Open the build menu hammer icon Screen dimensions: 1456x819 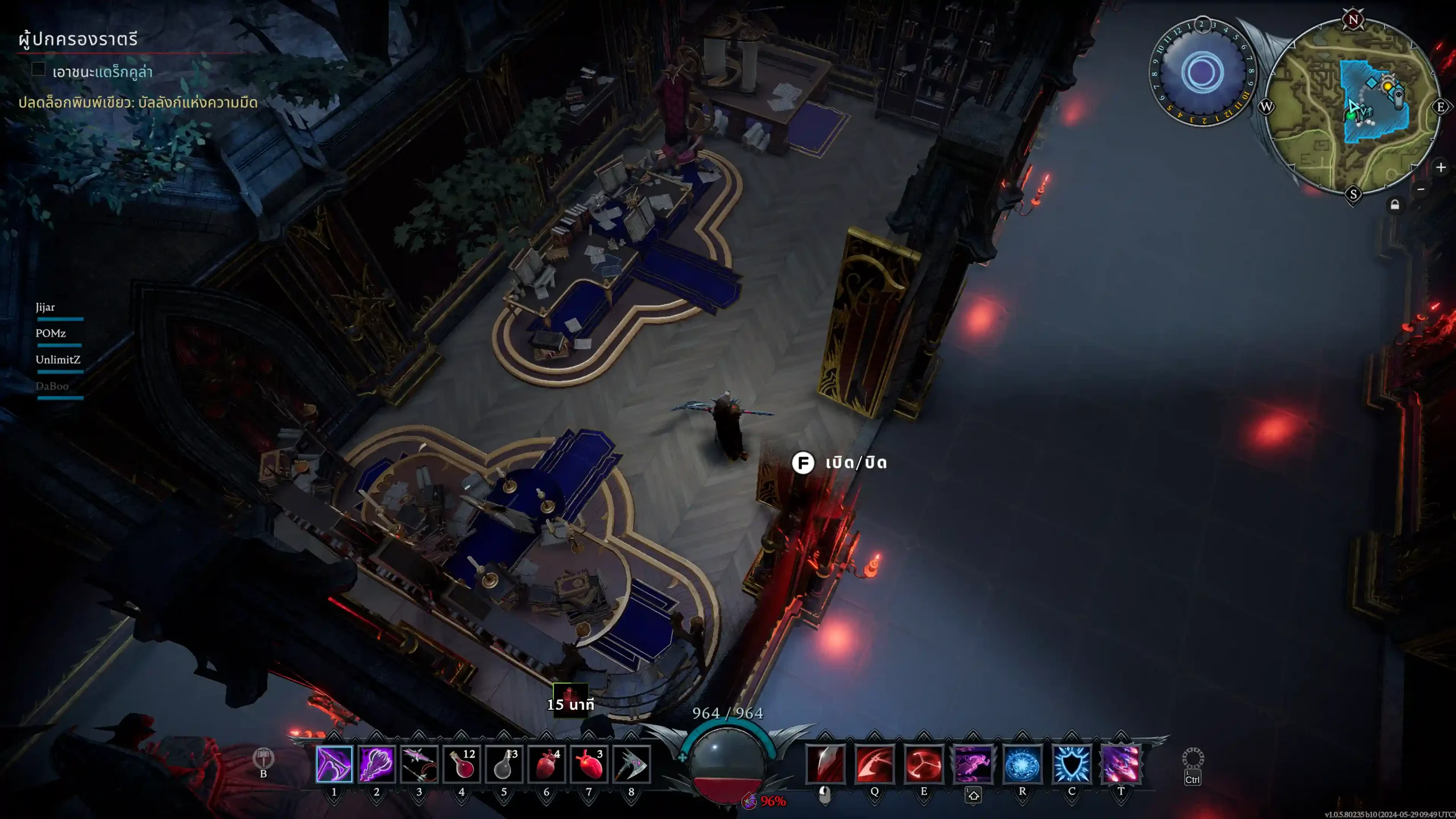263,758
